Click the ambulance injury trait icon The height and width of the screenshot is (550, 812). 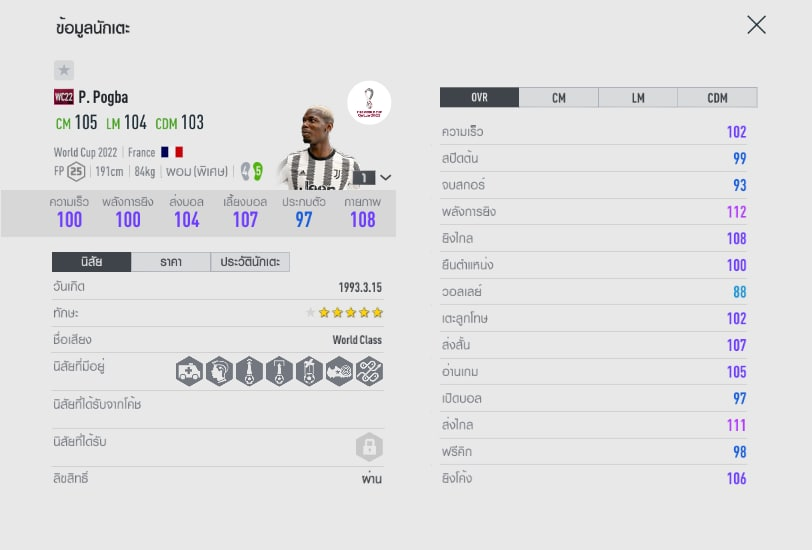point(189,371)
